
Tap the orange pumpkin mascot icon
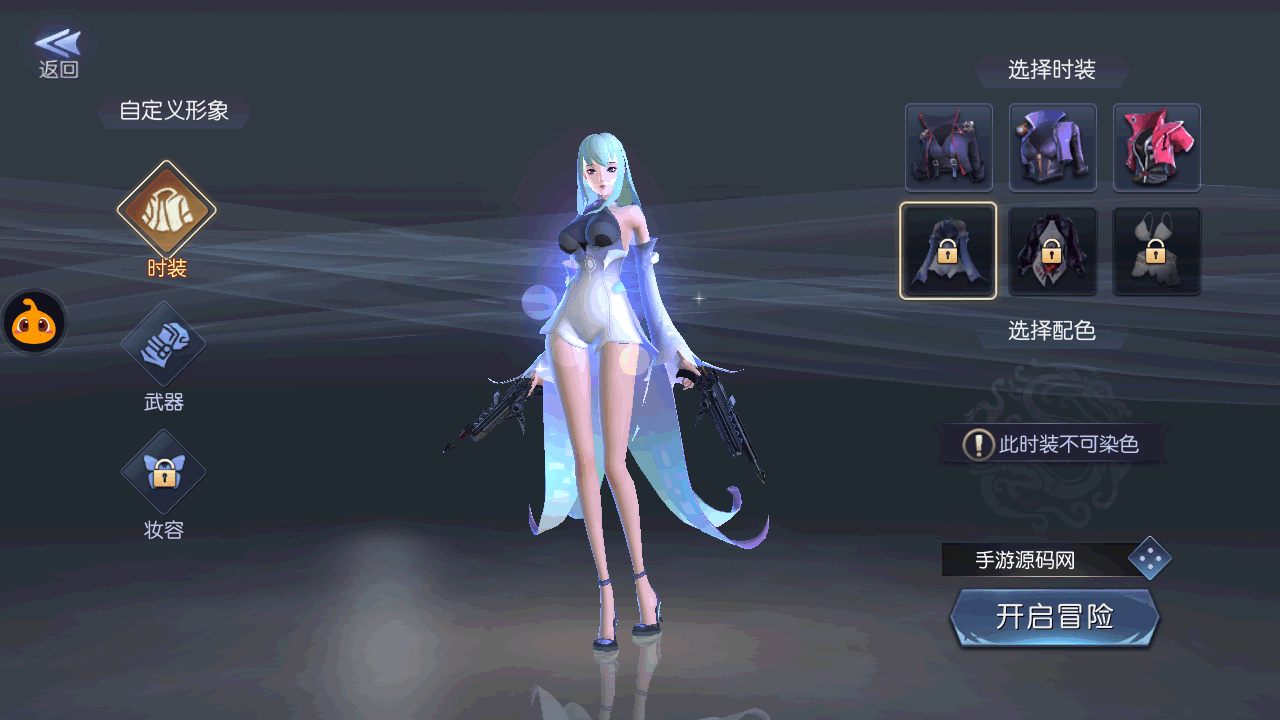tap(35, 323)
